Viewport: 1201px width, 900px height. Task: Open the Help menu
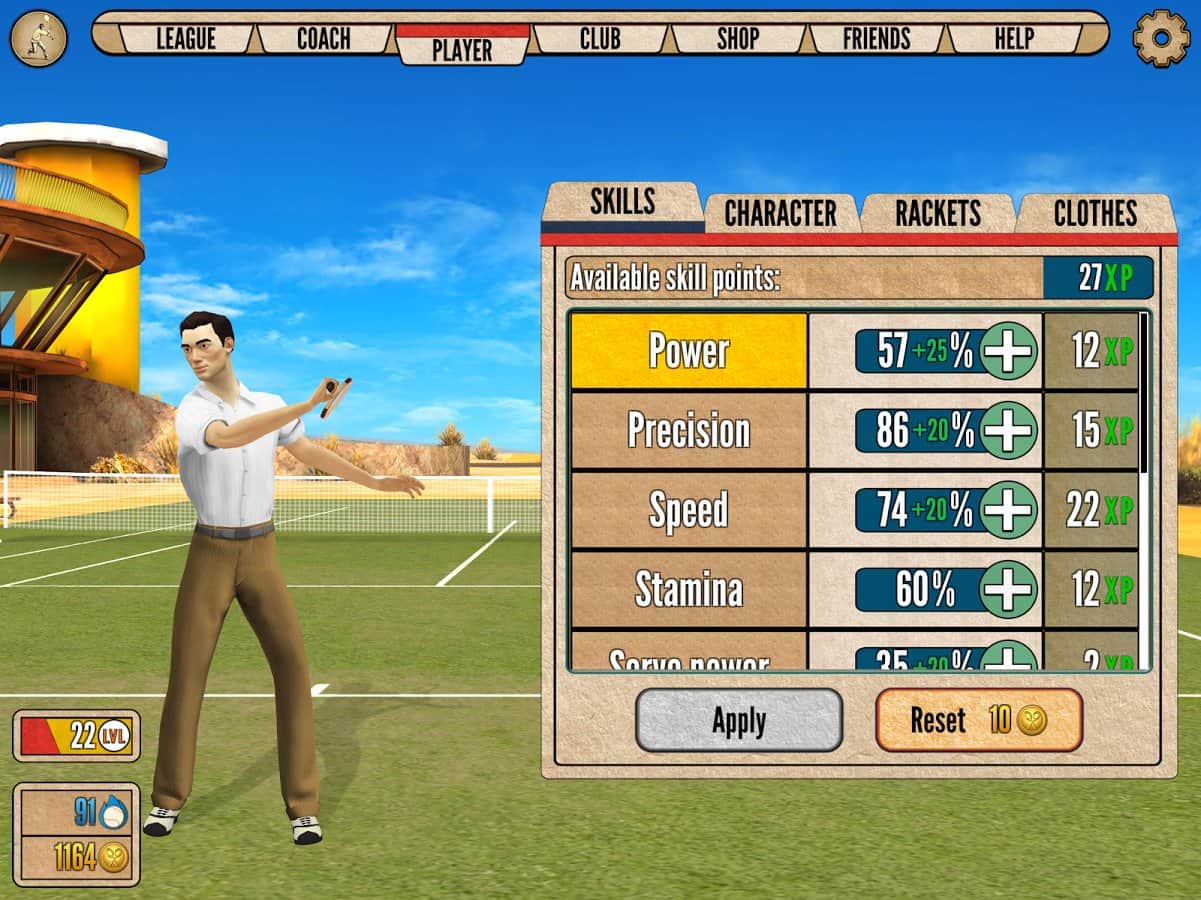(1014, 39)
